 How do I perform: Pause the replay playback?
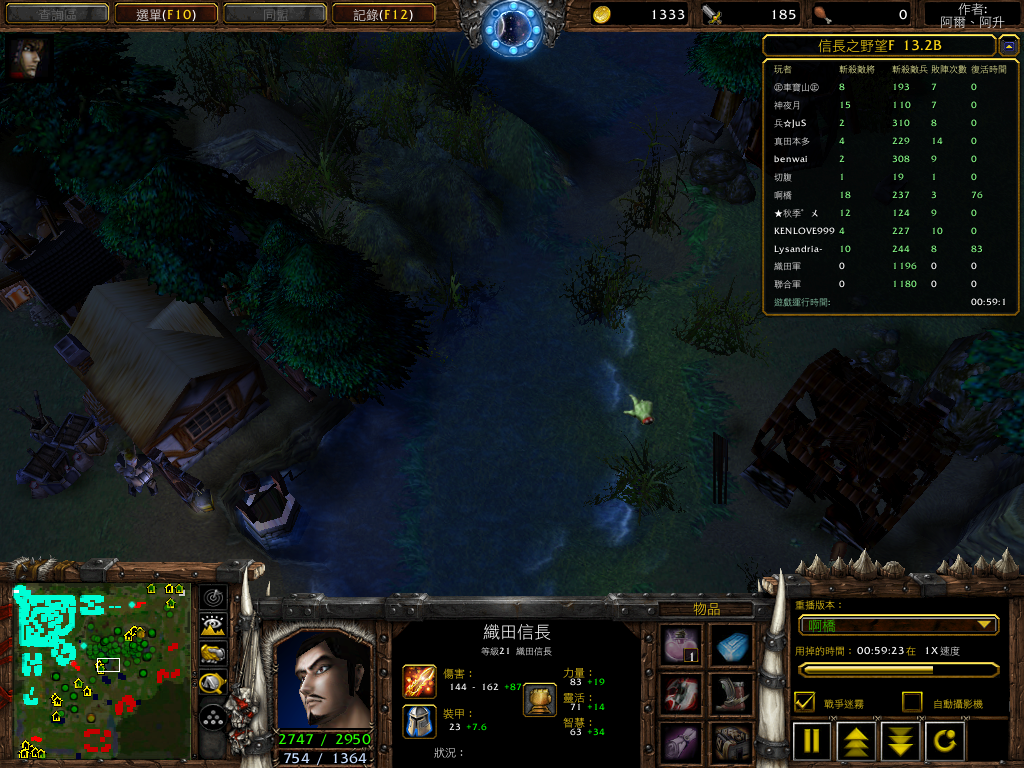pyautogui.click(x=812, y=742)
